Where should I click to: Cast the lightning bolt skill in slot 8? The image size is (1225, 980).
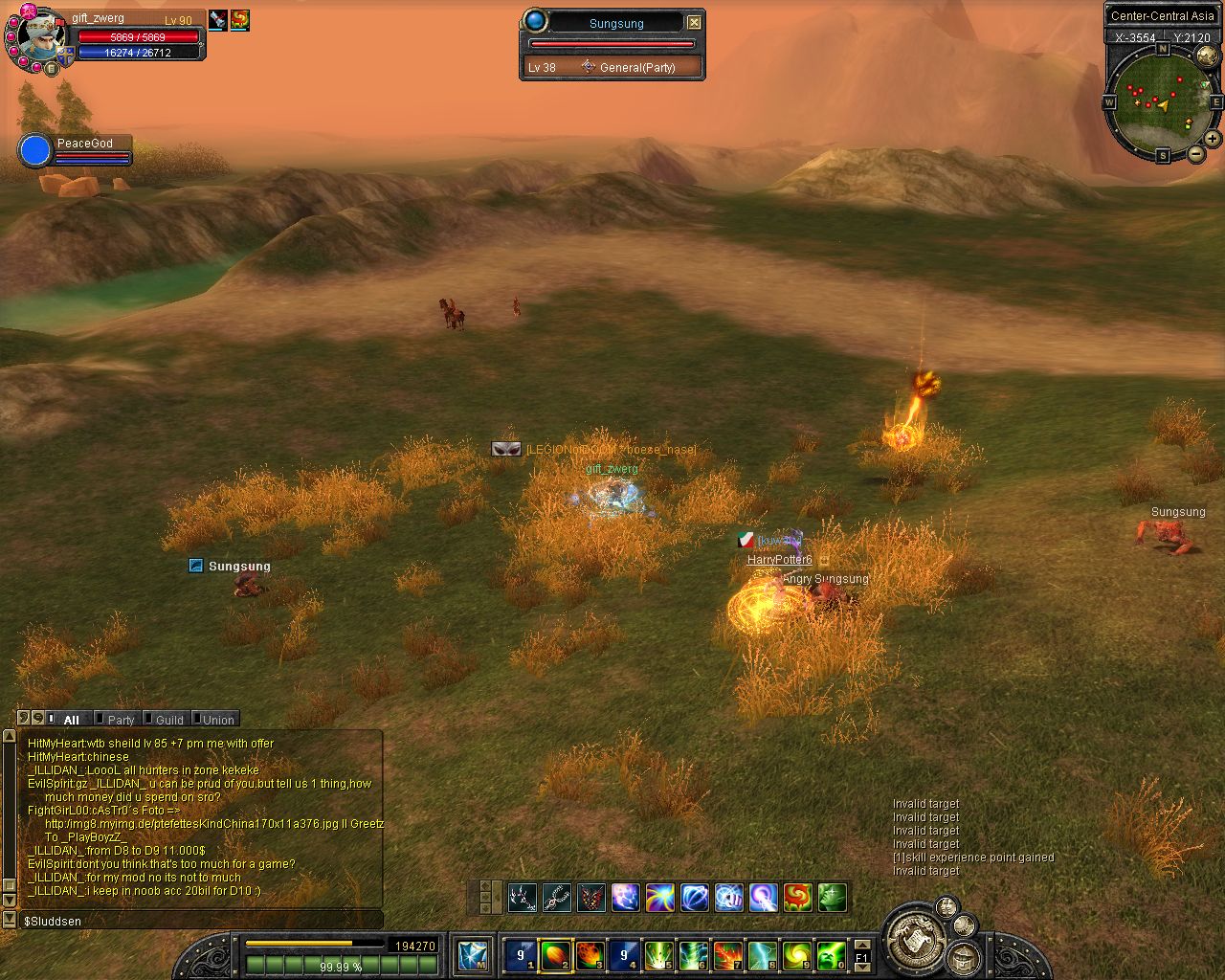pyautogui.click(x=763, y=954)
